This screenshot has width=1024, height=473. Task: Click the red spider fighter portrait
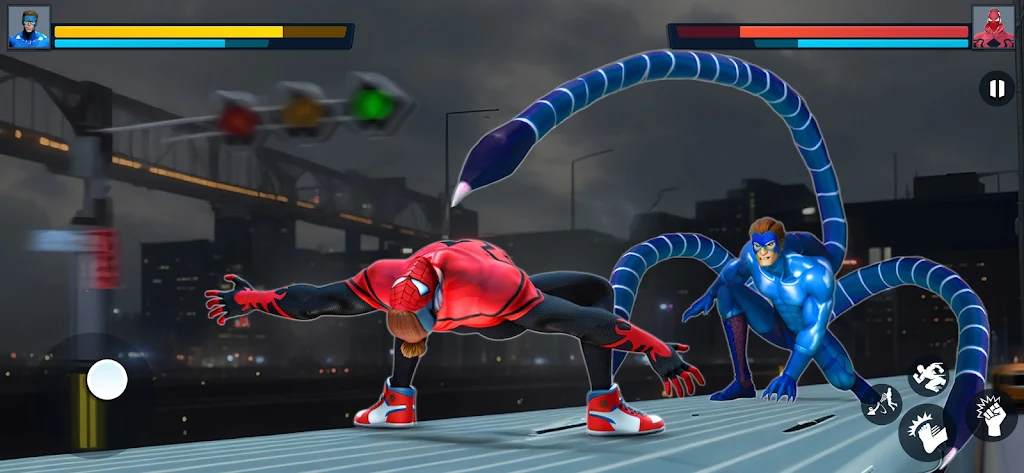993,27
